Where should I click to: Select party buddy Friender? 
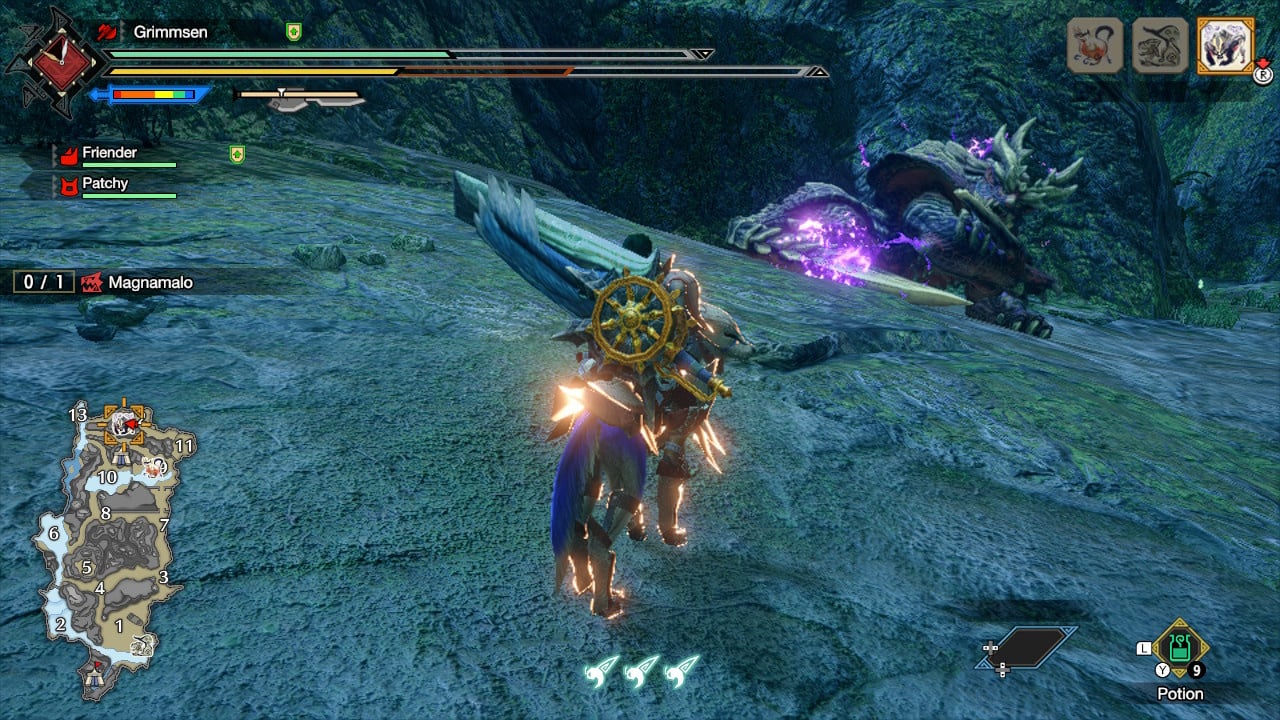point(110,154)
